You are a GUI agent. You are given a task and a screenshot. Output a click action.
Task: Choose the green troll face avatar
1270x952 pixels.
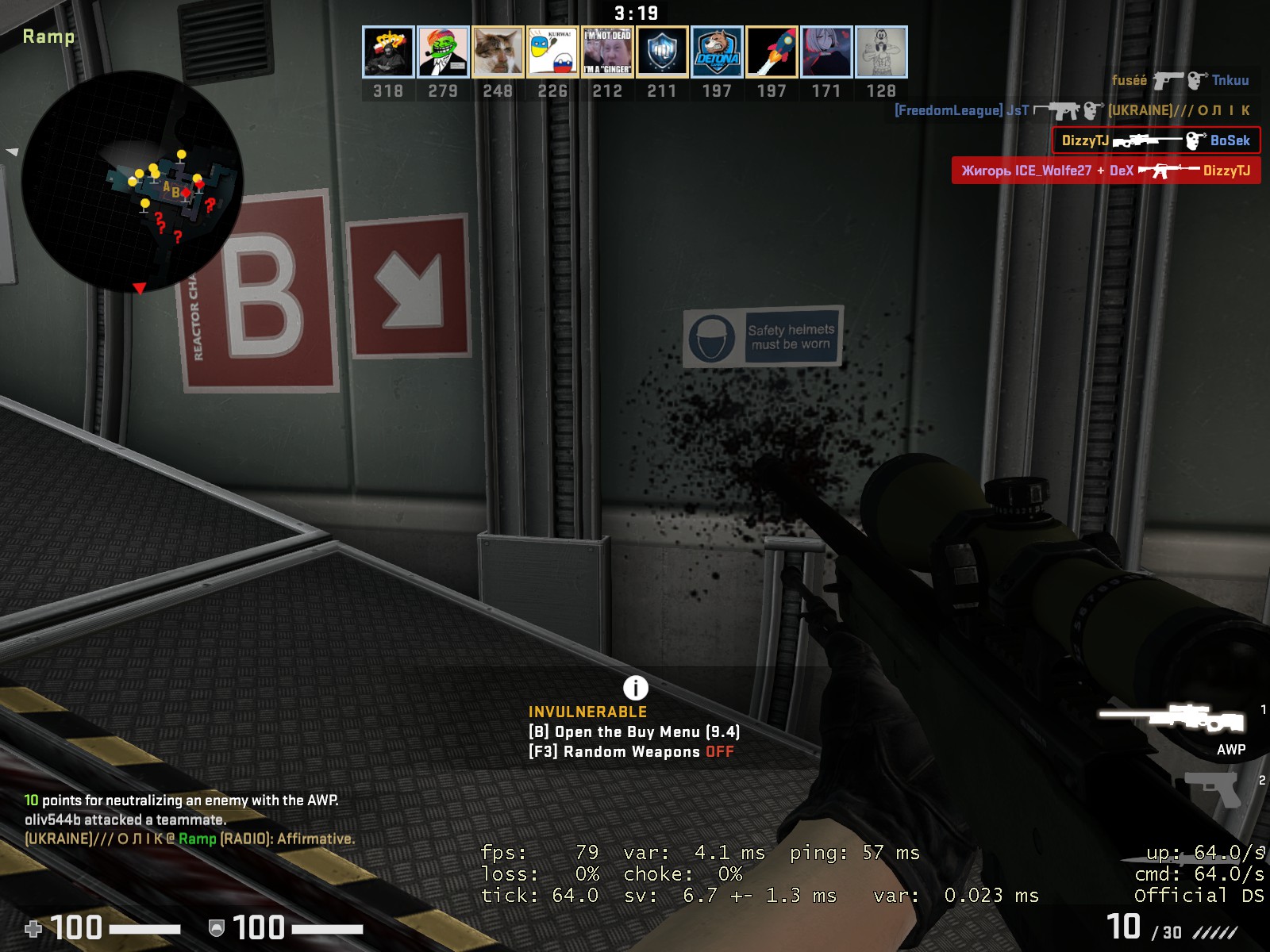click(443, 52)
